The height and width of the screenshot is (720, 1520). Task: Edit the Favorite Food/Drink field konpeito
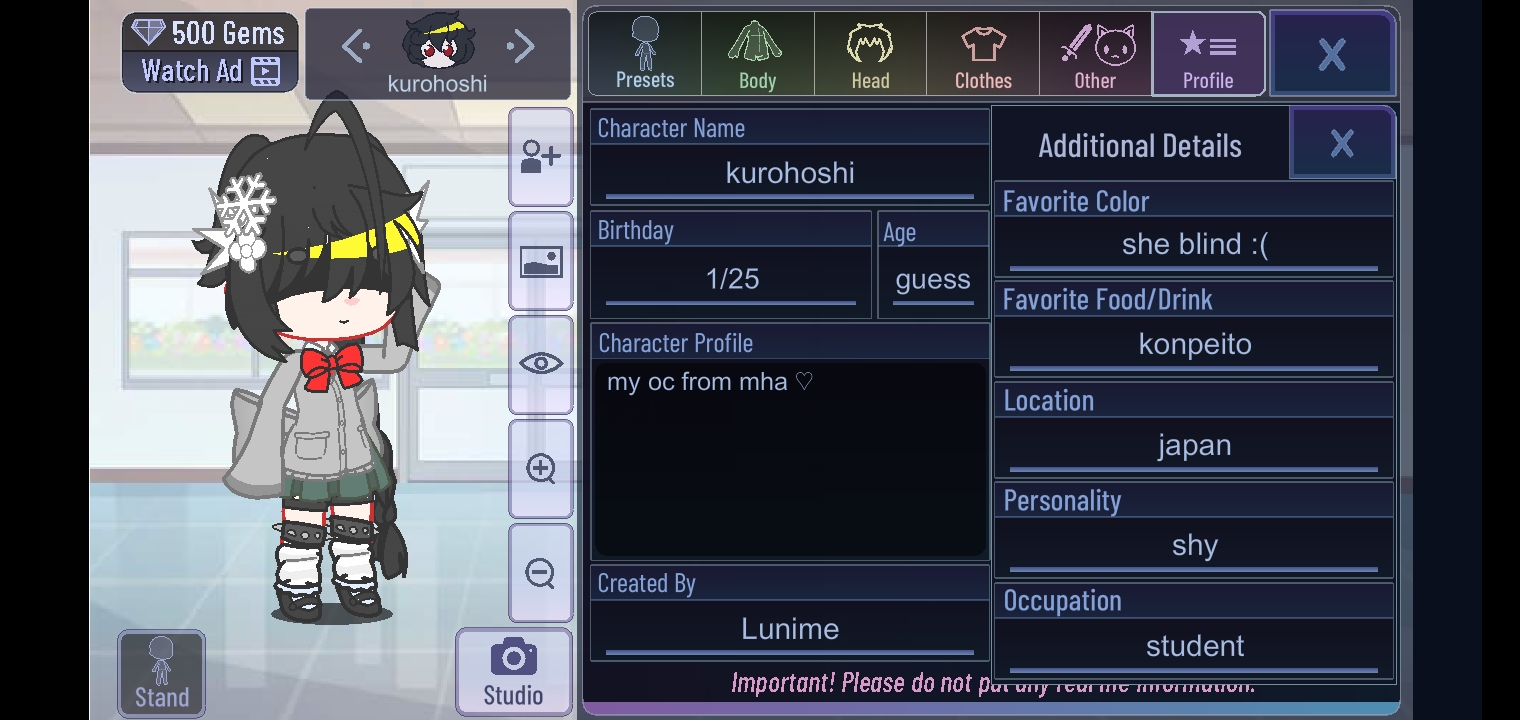pyautogui.click(x=1194, y=345)
